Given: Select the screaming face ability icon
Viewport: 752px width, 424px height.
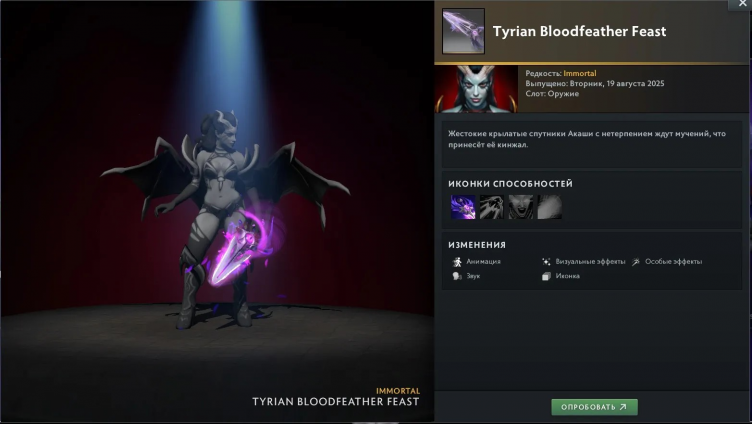Looking at the screenshot, I should tap(521, 207).
